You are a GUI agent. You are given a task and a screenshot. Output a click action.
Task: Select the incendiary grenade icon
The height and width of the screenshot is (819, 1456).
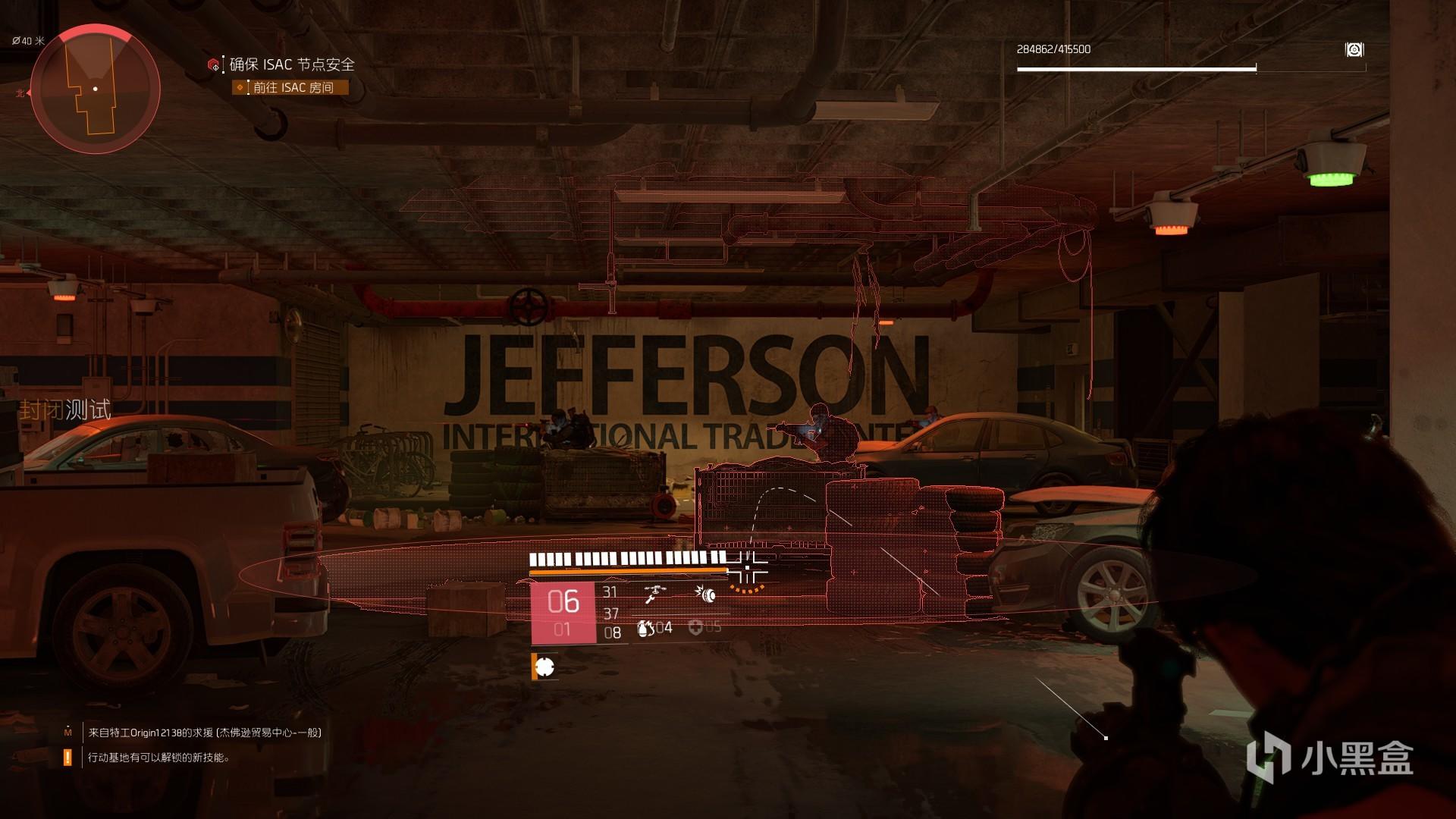(x=645, y=628)
